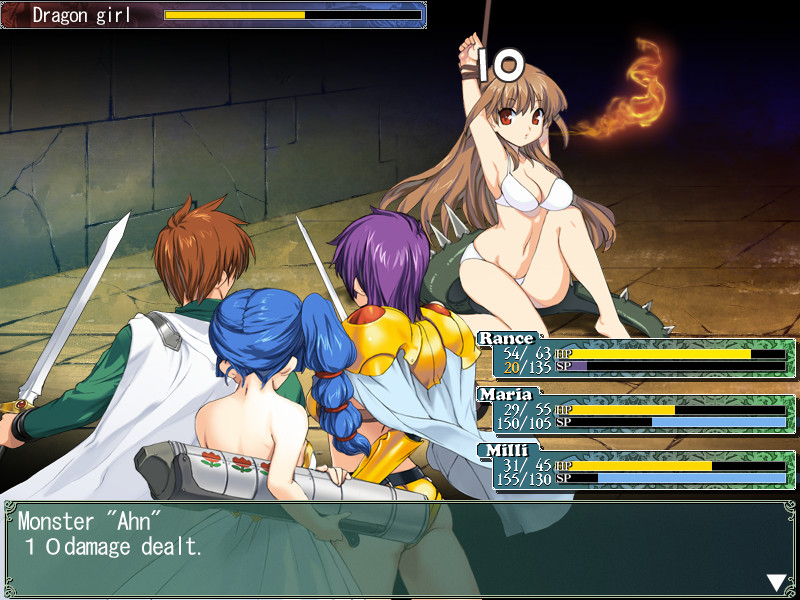Advance the battle message with the white arrow
800x600 pixels.
(776, 582)
